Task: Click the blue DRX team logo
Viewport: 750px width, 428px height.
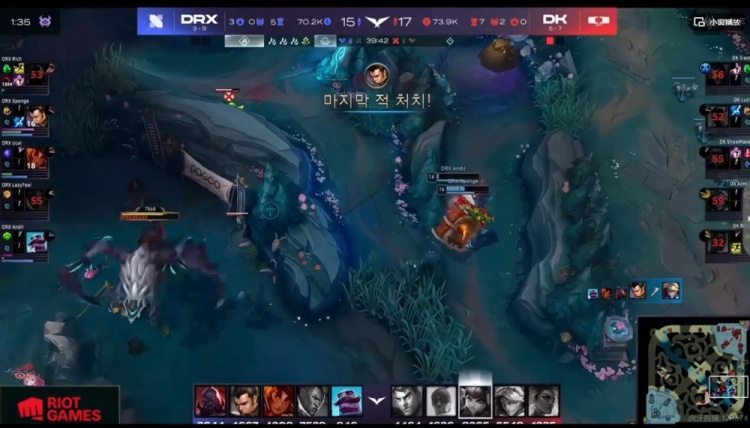Action: click(154, 20)
